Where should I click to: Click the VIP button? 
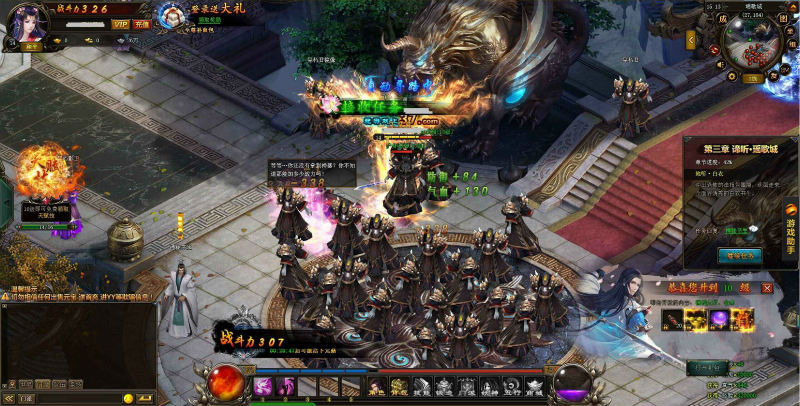tap(120, 24)
